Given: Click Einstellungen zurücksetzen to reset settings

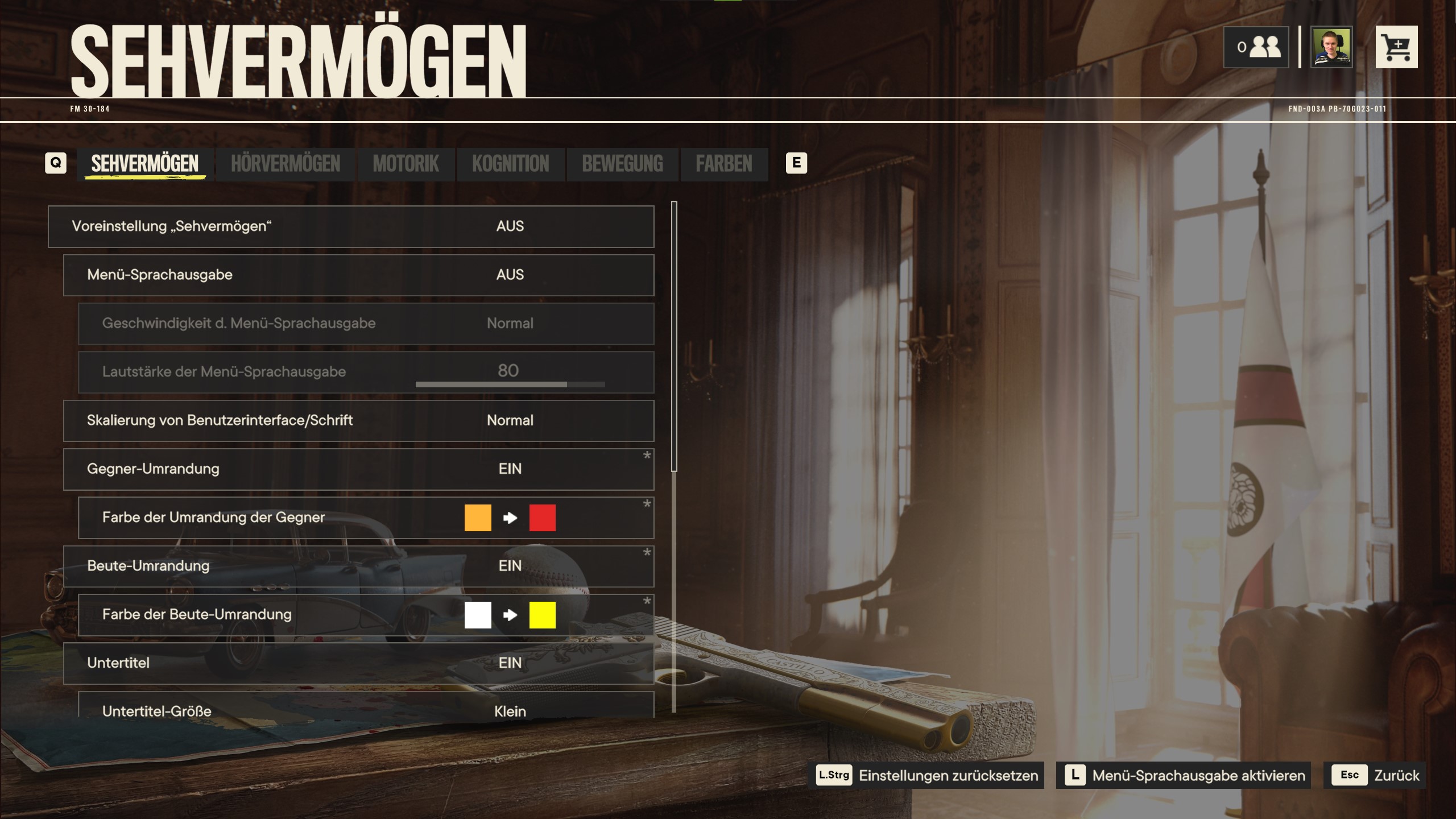Looking at the screenshot, I should coord(928,775).
